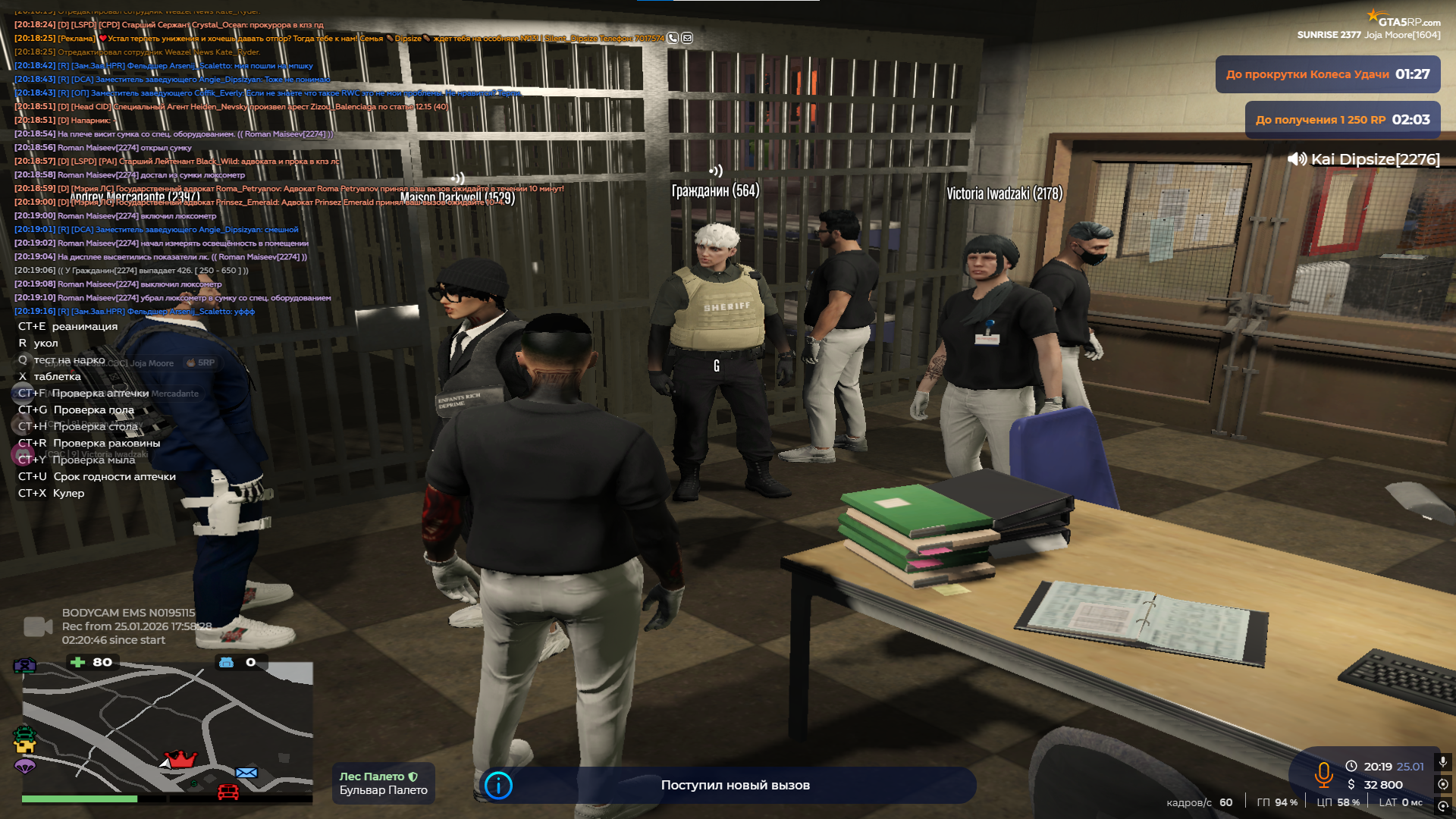Click the bodycam camera icon
Screen dimensions: 1456x819
coord(38,626)
